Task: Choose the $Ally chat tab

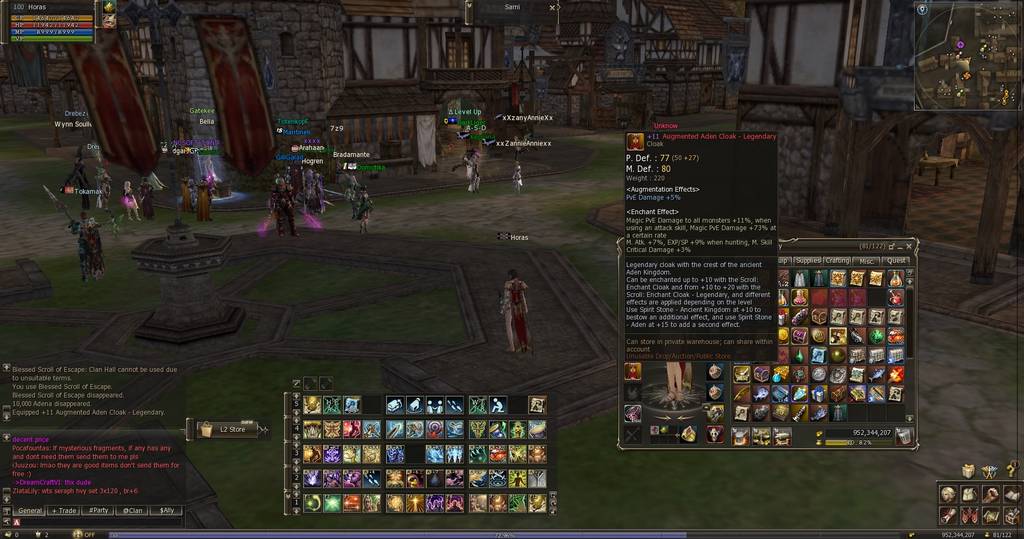Action: [165, 510]
